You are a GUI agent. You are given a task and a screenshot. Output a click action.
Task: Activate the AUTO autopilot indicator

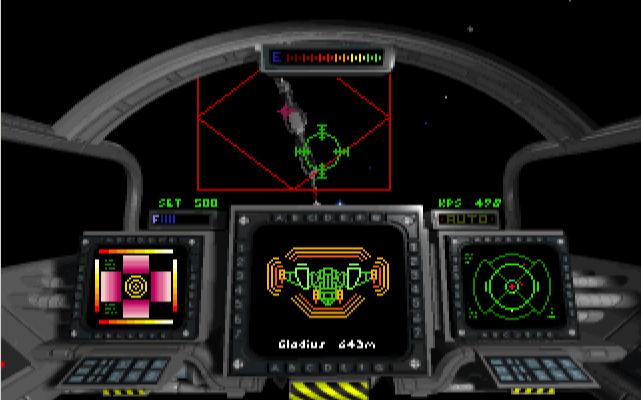464,217
